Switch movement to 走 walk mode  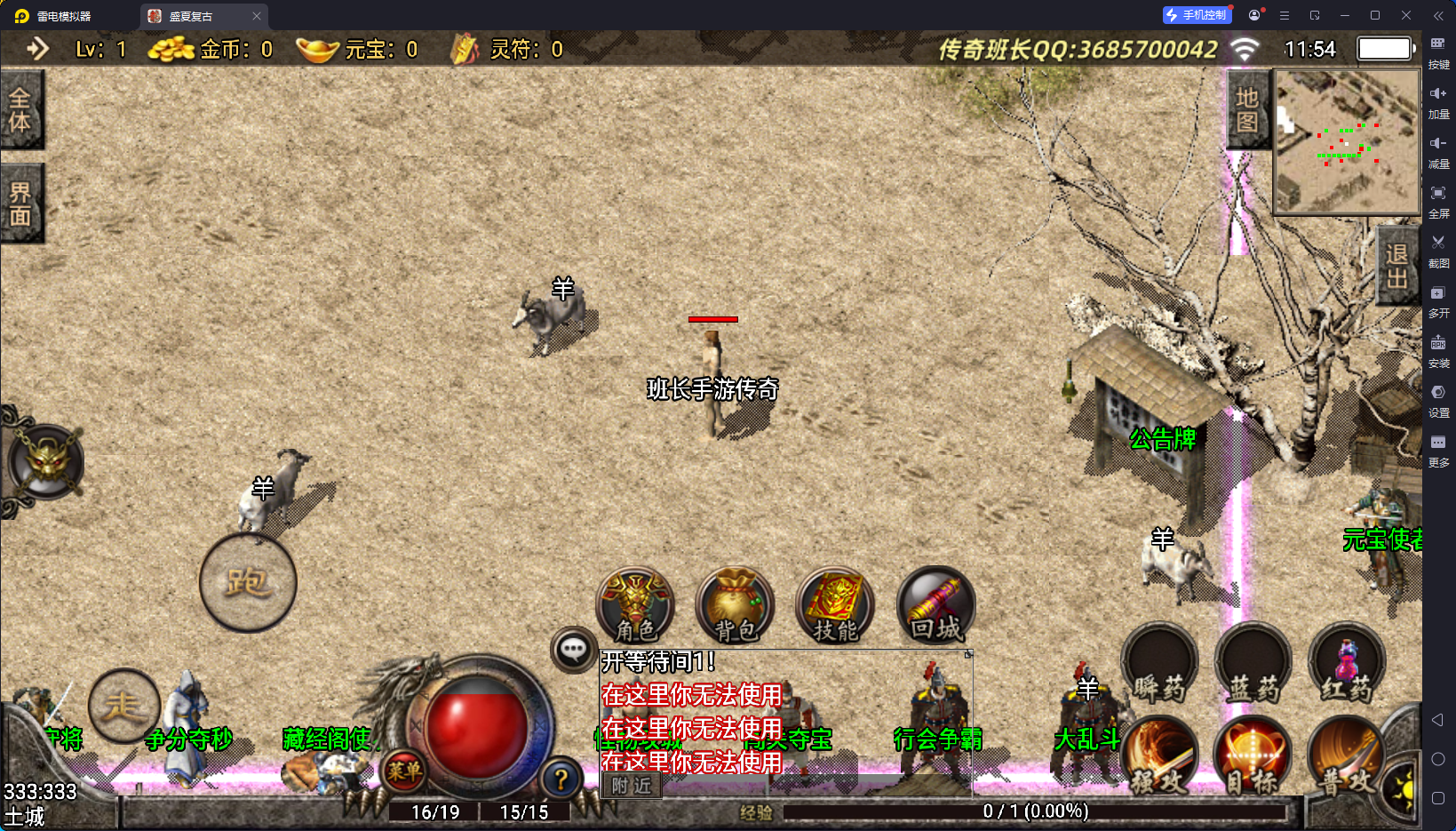[x=123, y=706]
